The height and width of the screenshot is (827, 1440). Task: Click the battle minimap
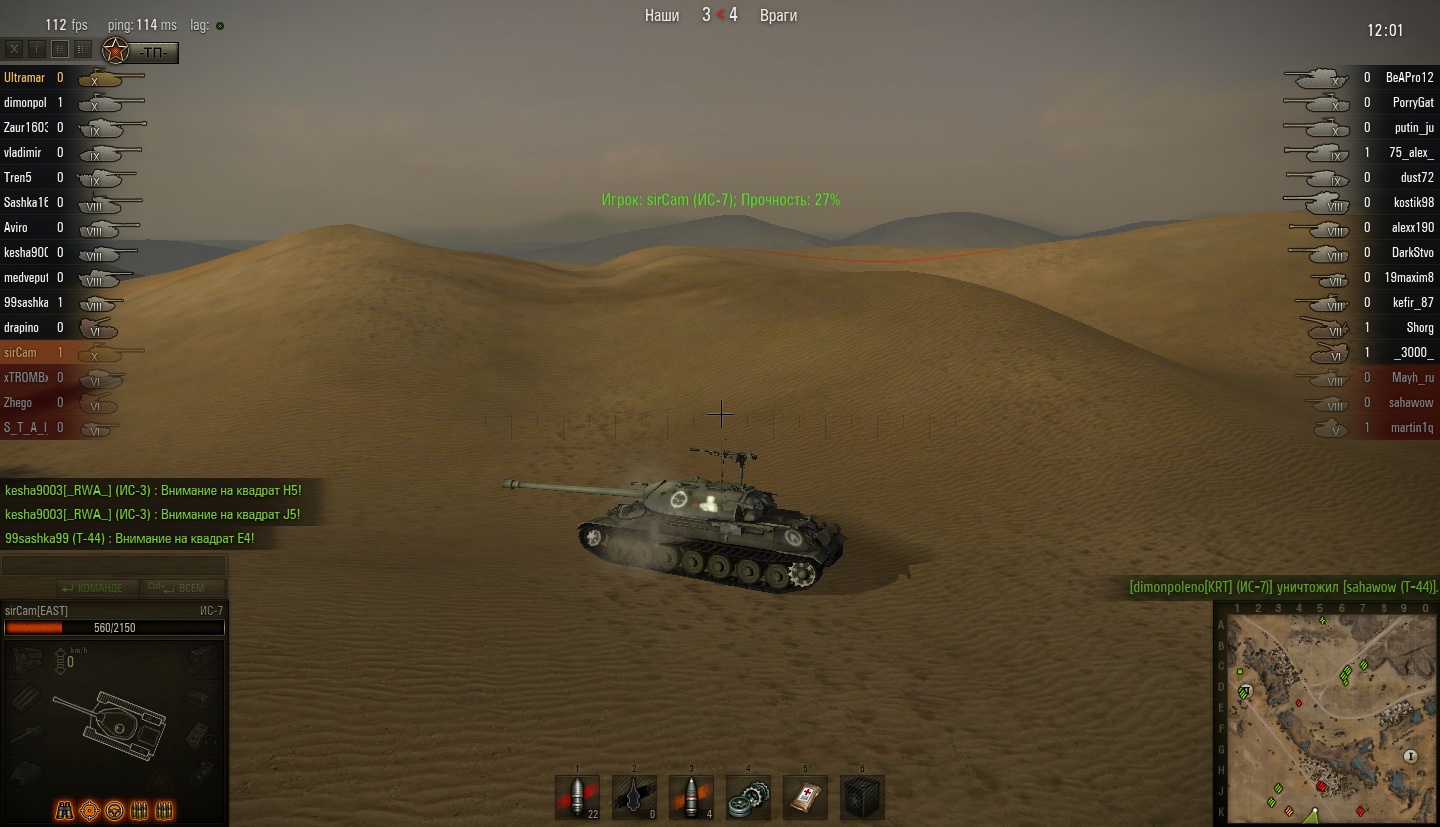click(x=1325, y=716)
